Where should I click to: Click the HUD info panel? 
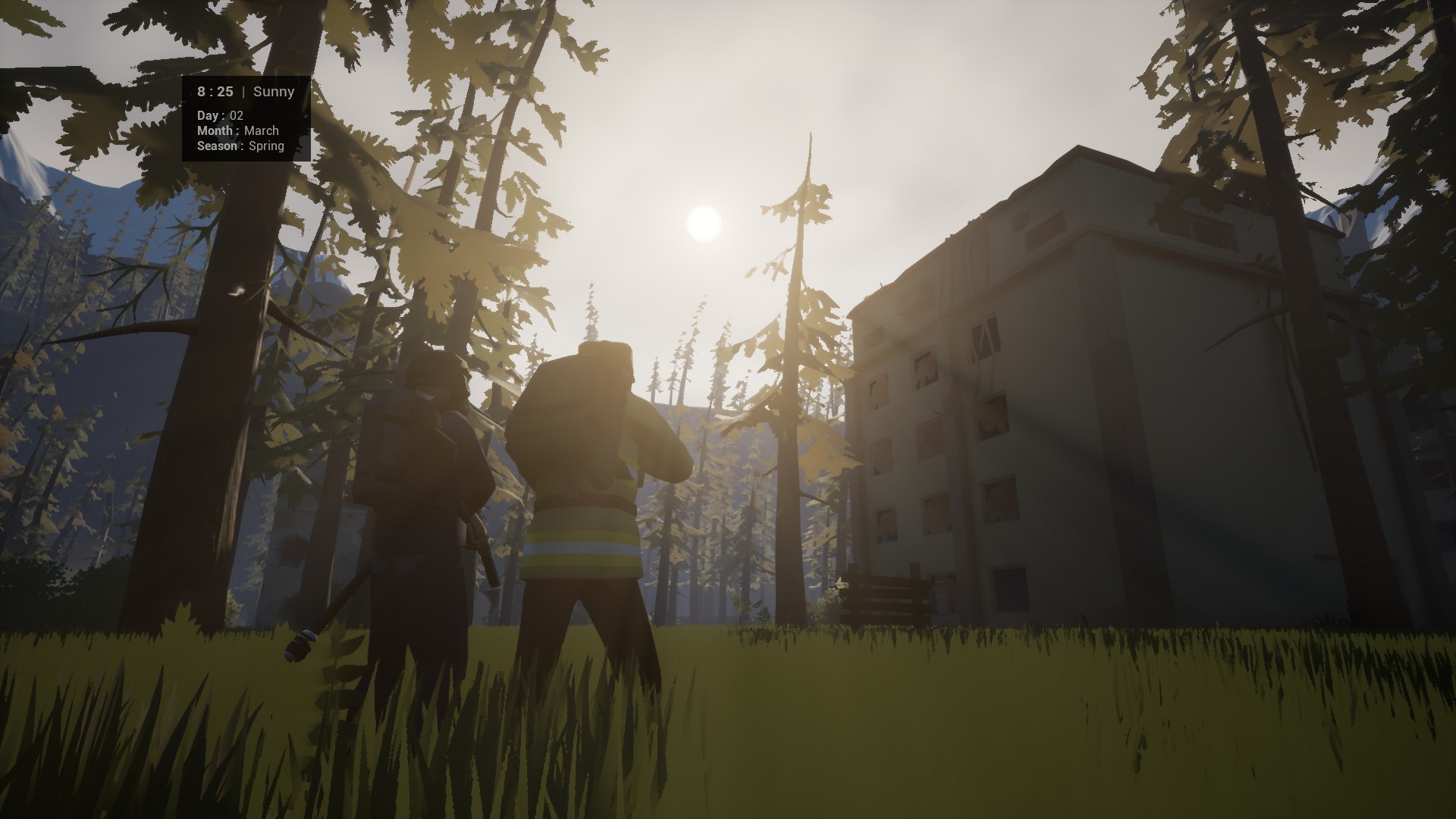(x=246, y=118)
